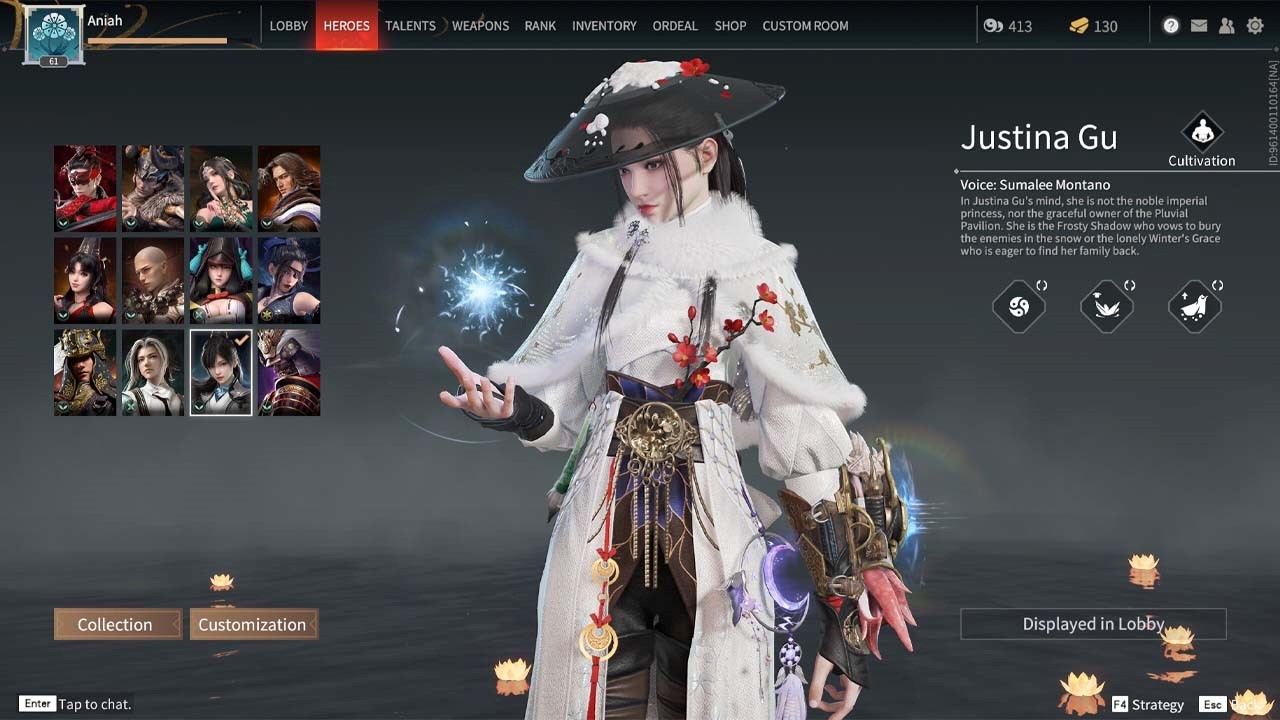Viewport: 1280px width, 720px height.
Task: Open Aniah's player profile avatar
Action: coord(53,34)
